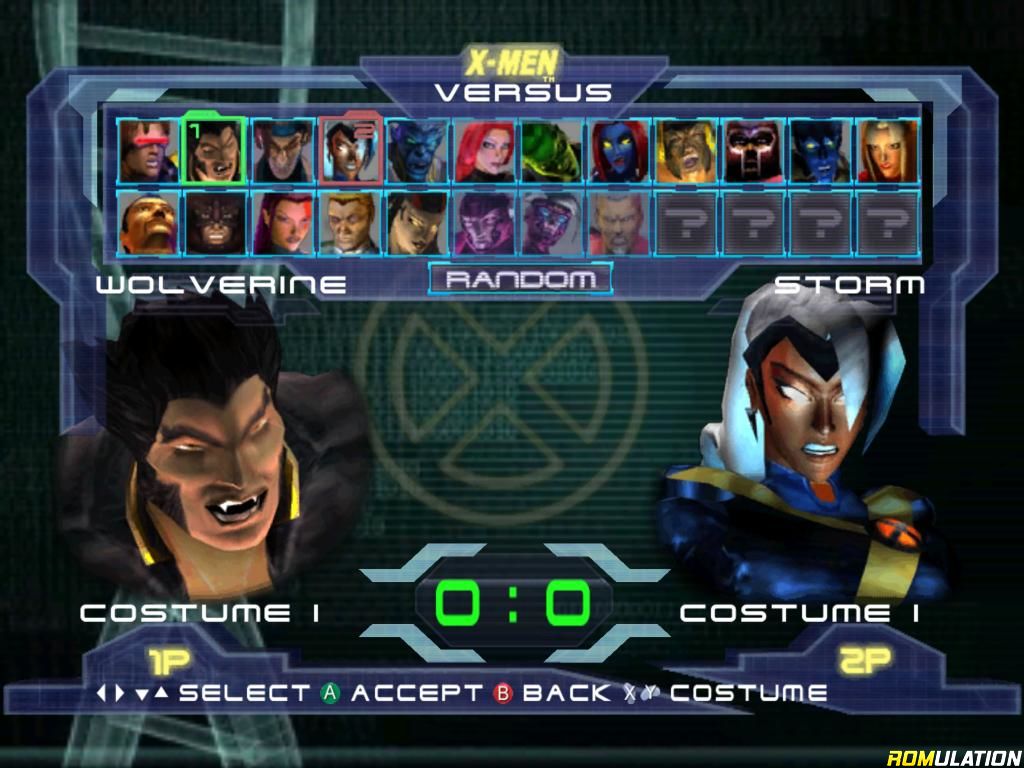The image size is (1024, 768).
Task: Choose the dark blue Nightcrawler portrait
Action: point(820,151)
